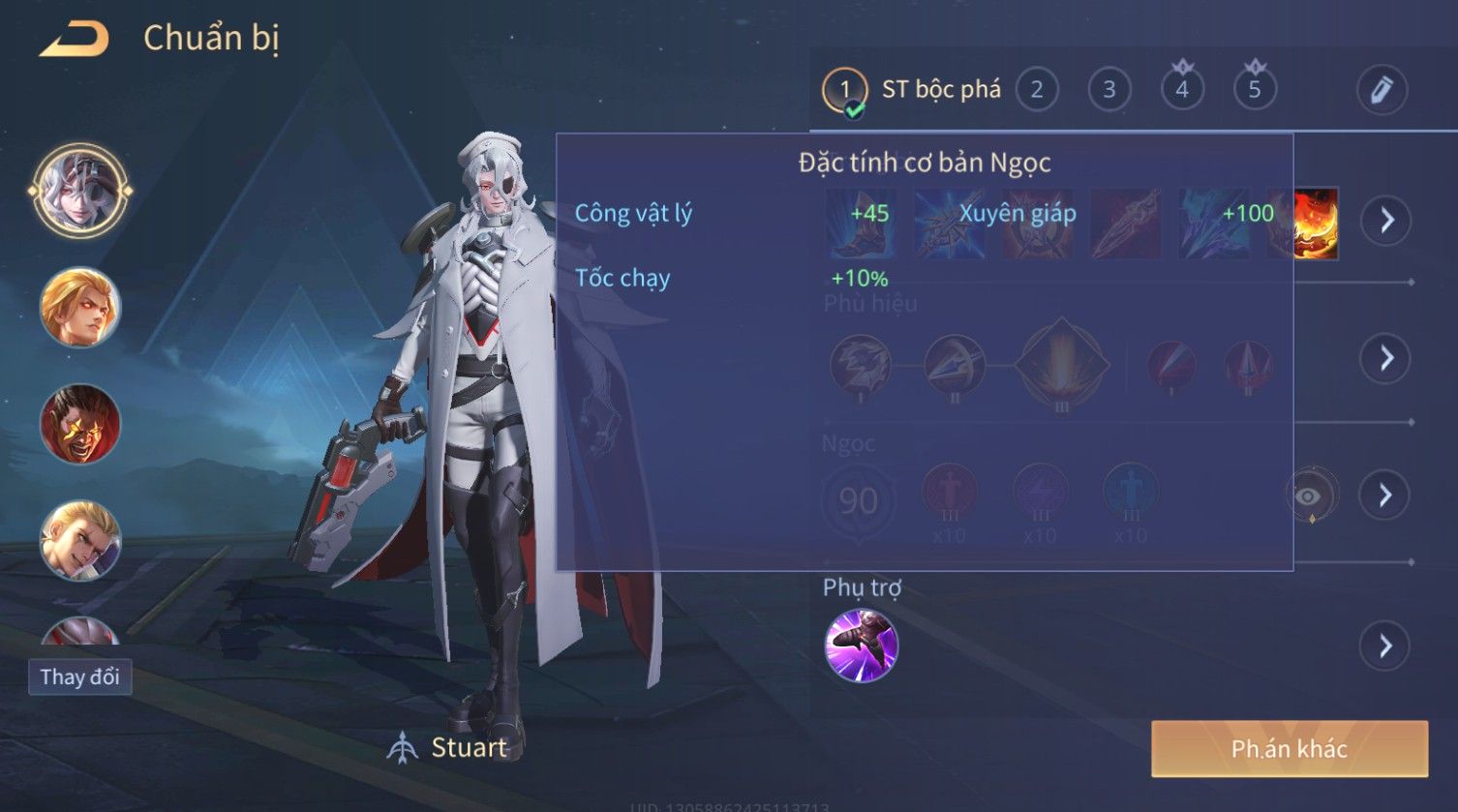The height and width of the screenshot is (812, 1458).
Task: Select loadout preset 2
Action: pos(1037,90)
